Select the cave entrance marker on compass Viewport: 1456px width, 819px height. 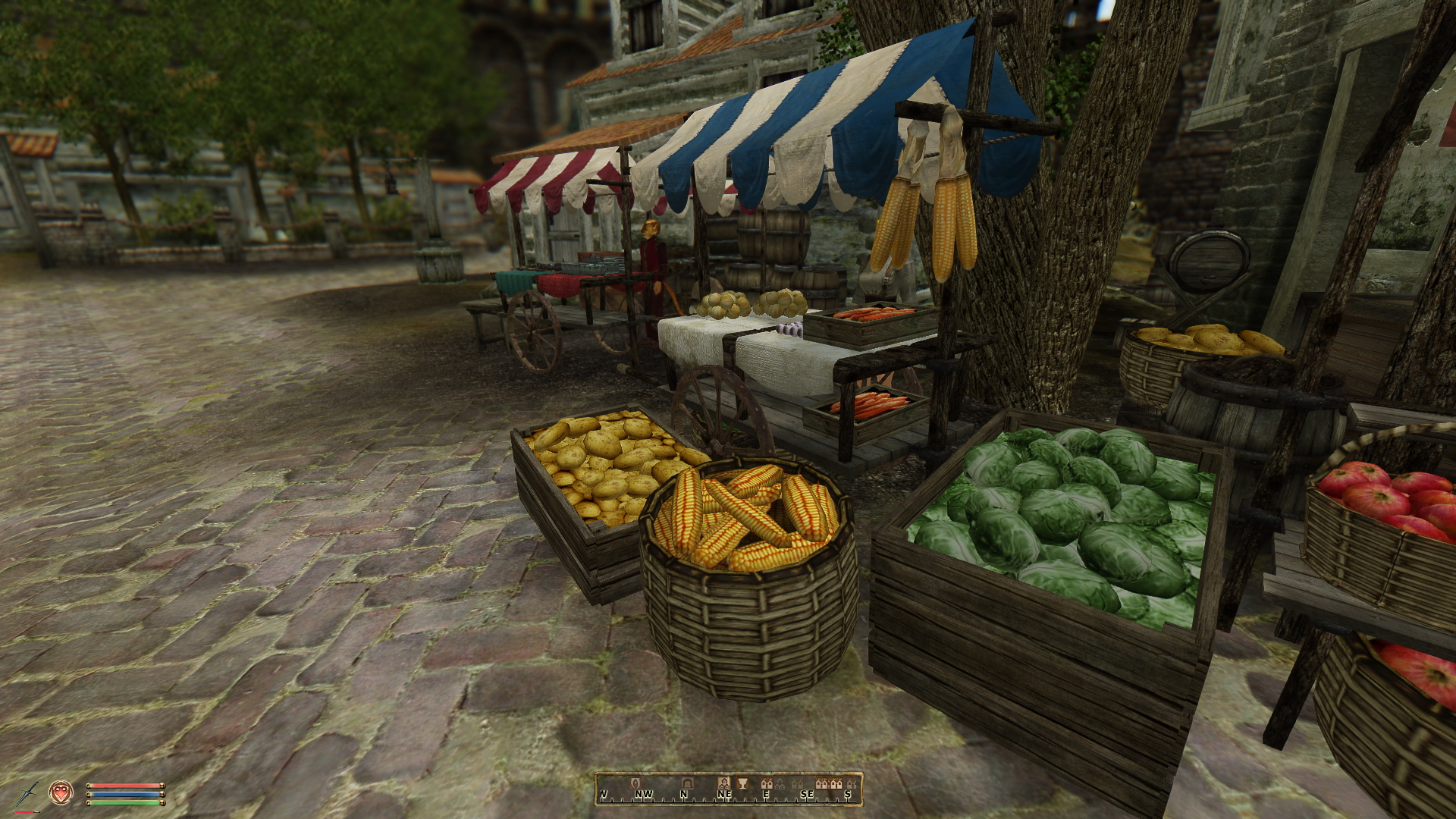(688, 784)
